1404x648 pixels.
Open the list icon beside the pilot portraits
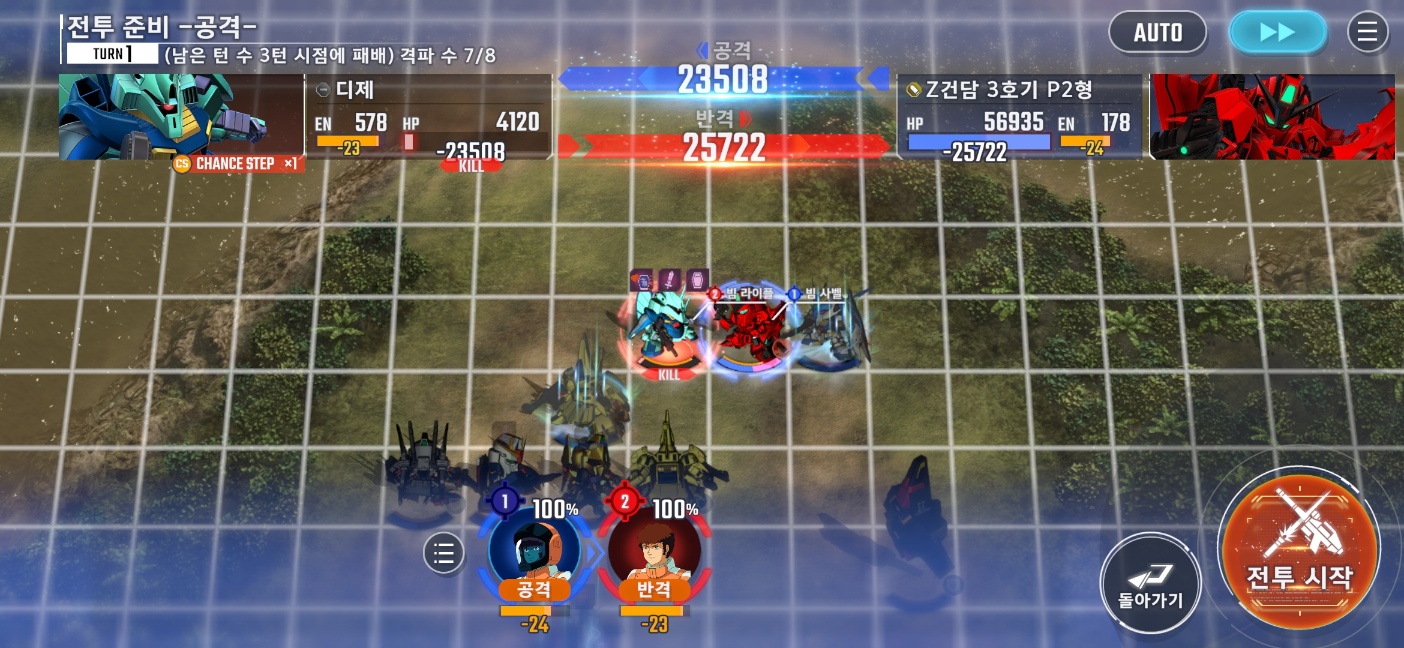tap(444, 552)
